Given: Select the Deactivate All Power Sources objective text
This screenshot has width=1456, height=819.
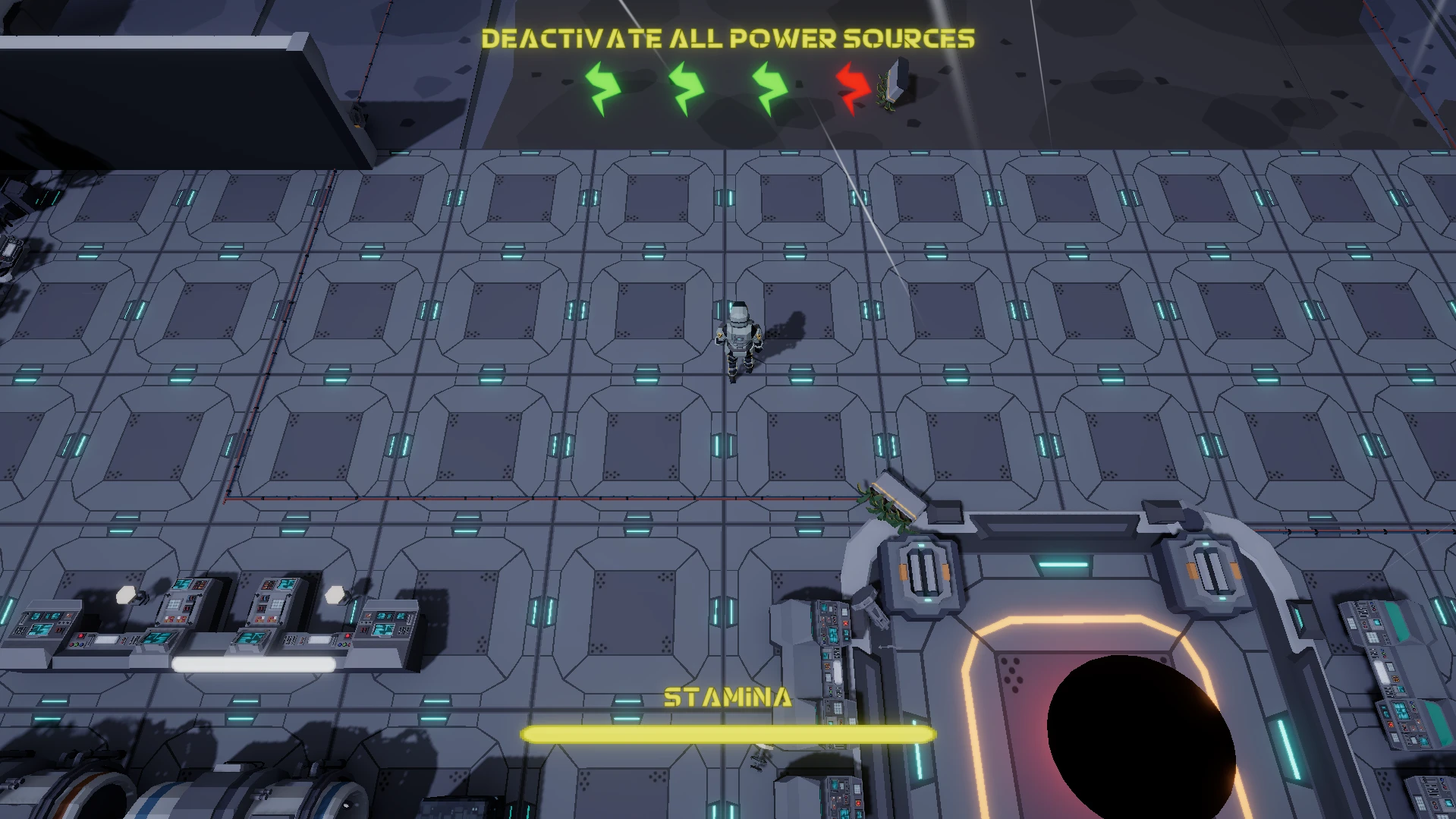Looking at the screenshot, I should [728, 39].
